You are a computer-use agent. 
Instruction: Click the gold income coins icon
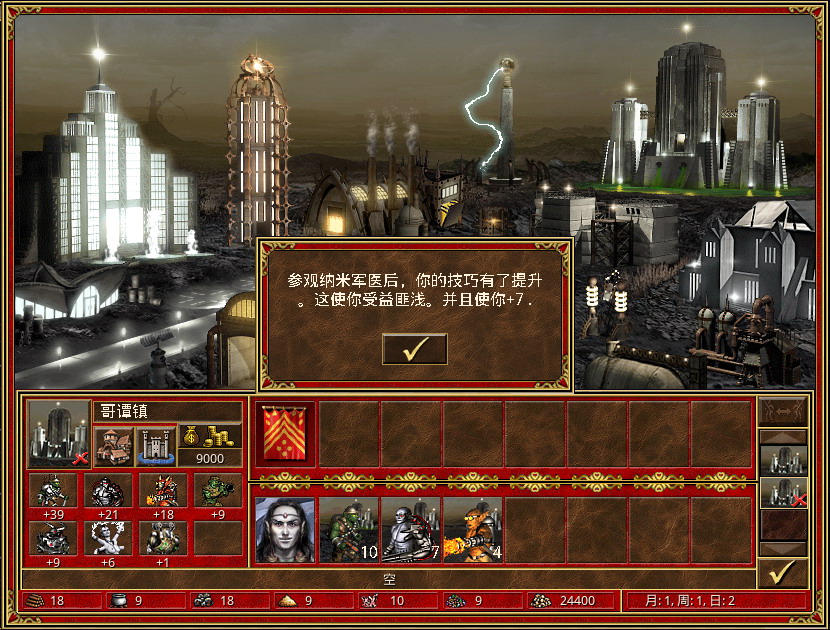pos(211,436)
